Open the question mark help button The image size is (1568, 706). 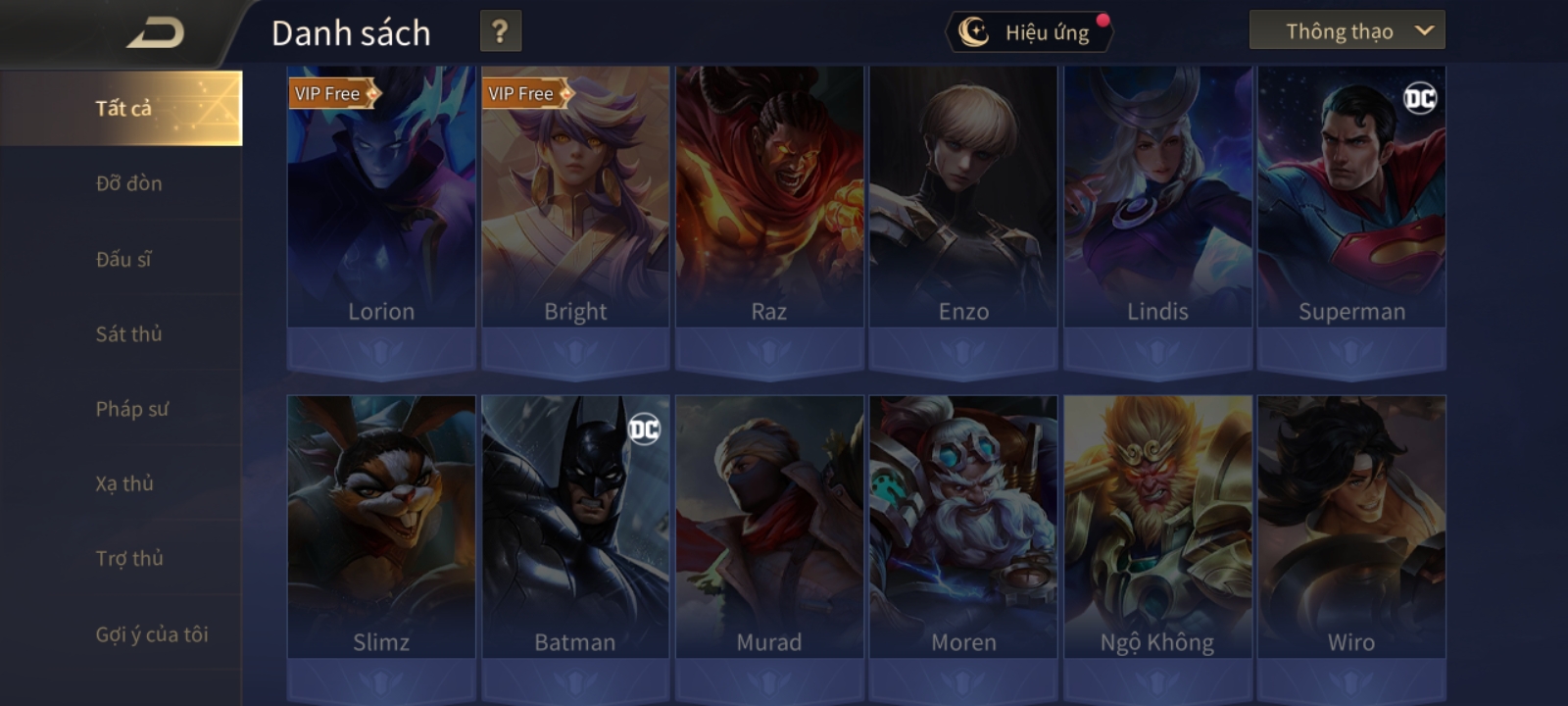pyautogui.click(x=500, y=31)
